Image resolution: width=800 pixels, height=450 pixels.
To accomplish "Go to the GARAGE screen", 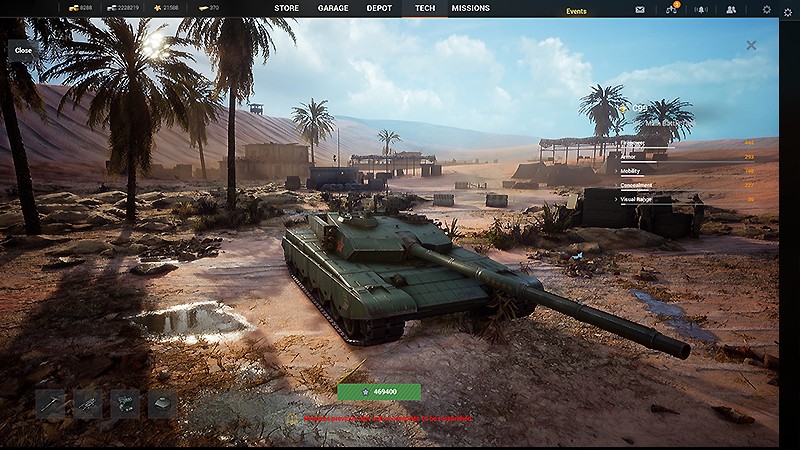I will (333, 8).
